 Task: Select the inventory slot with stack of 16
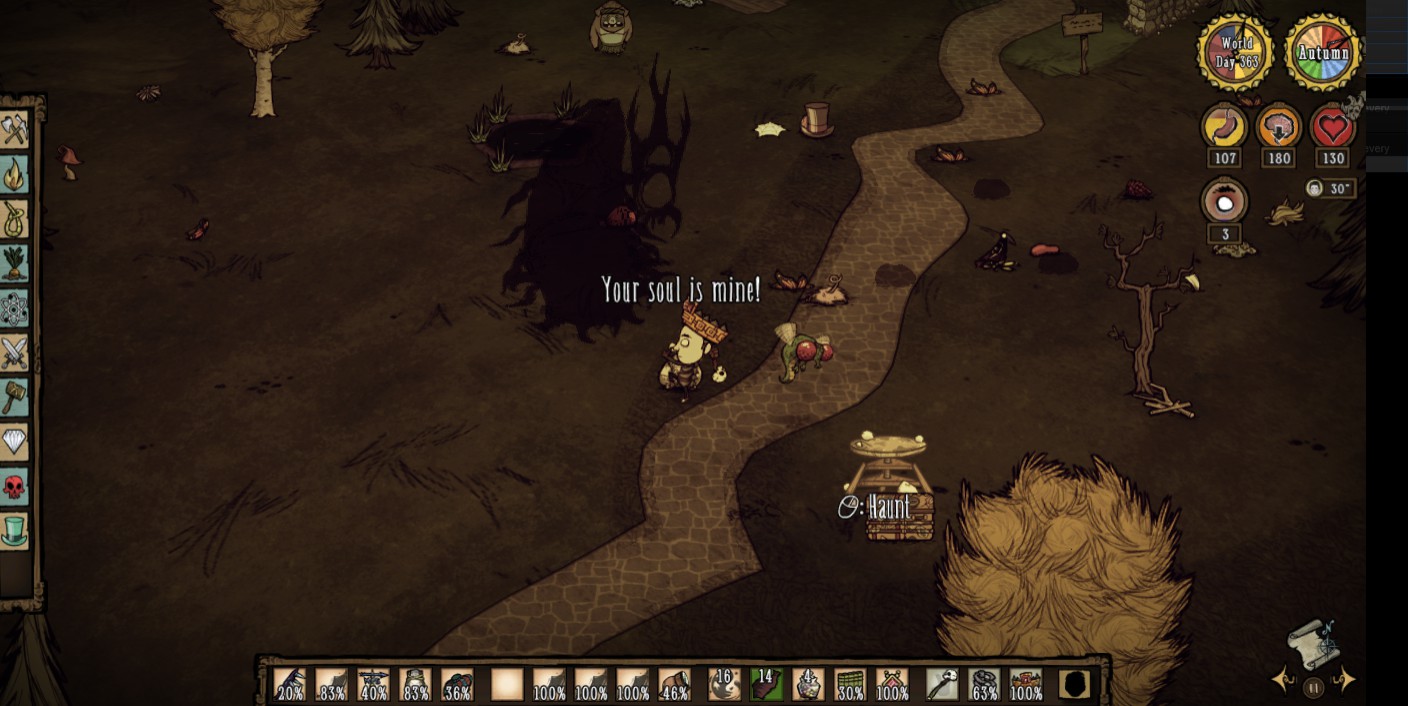click(724, 684)
